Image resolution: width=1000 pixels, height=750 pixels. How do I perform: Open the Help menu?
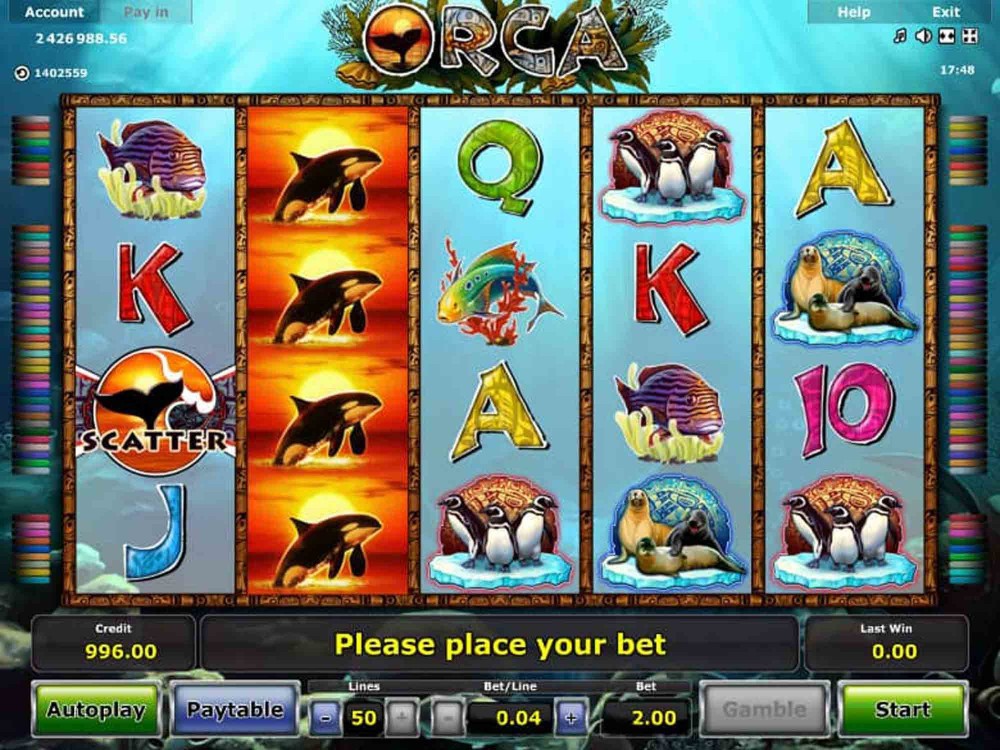tap(853, 12)
